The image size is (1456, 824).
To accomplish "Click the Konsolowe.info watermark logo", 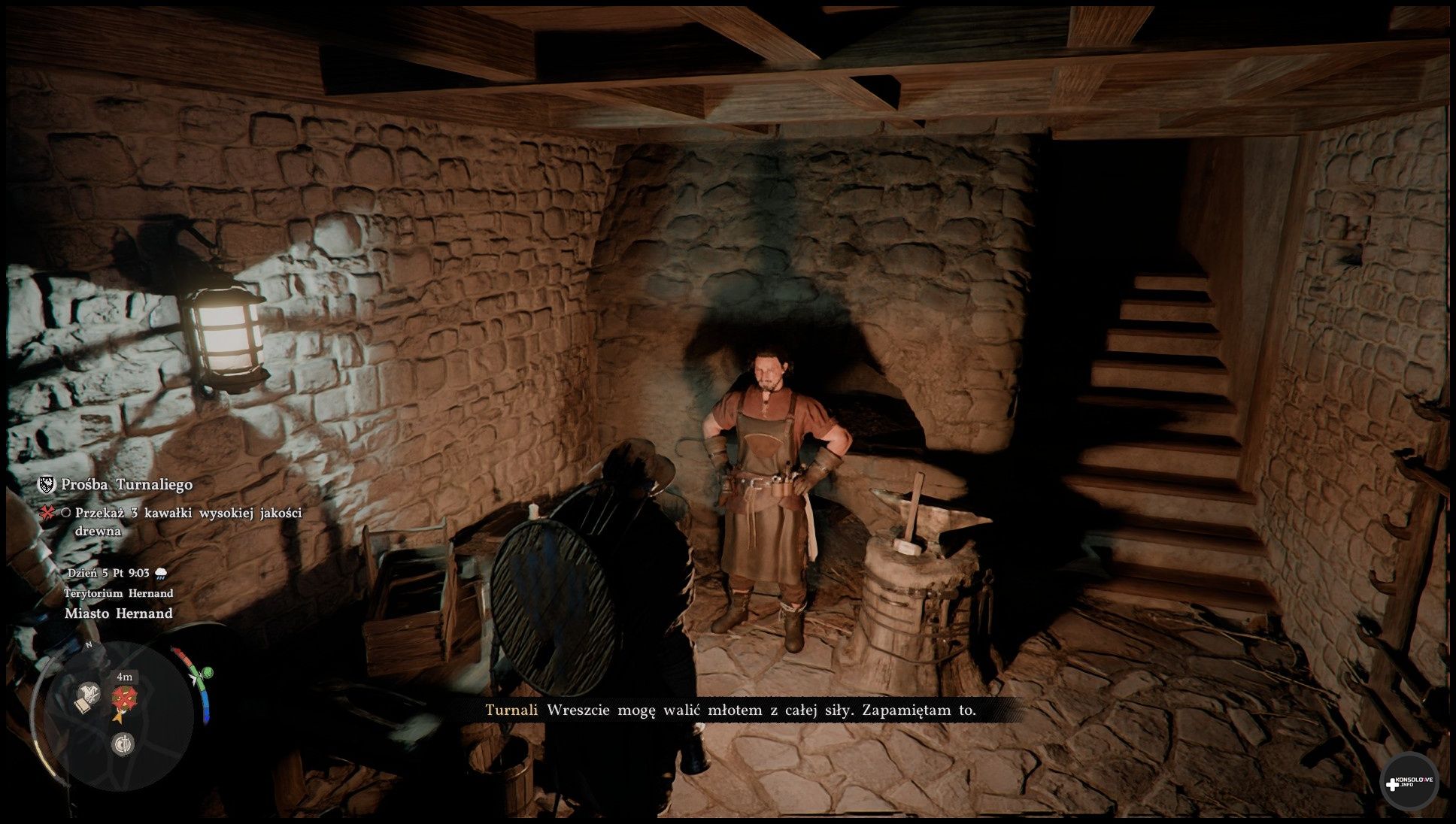I will point(1409,782).
